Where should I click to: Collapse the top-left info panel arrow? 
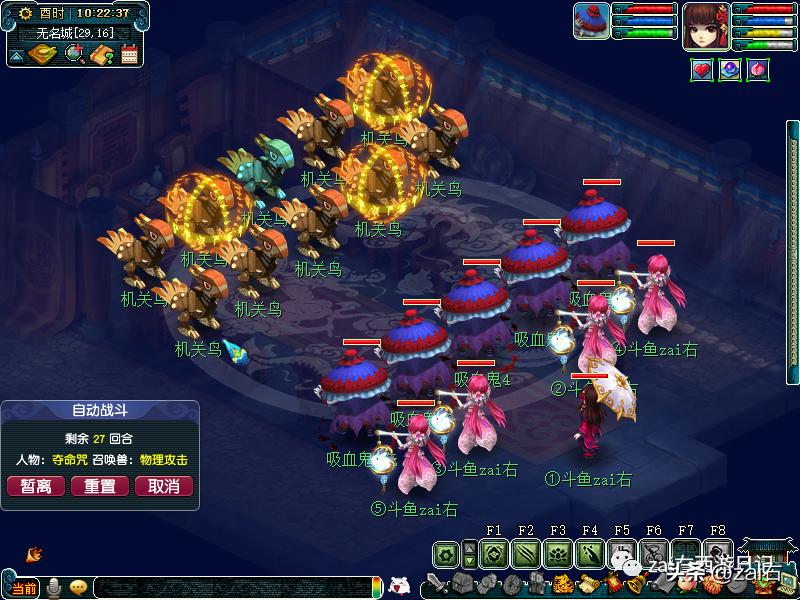click(17, 55)
